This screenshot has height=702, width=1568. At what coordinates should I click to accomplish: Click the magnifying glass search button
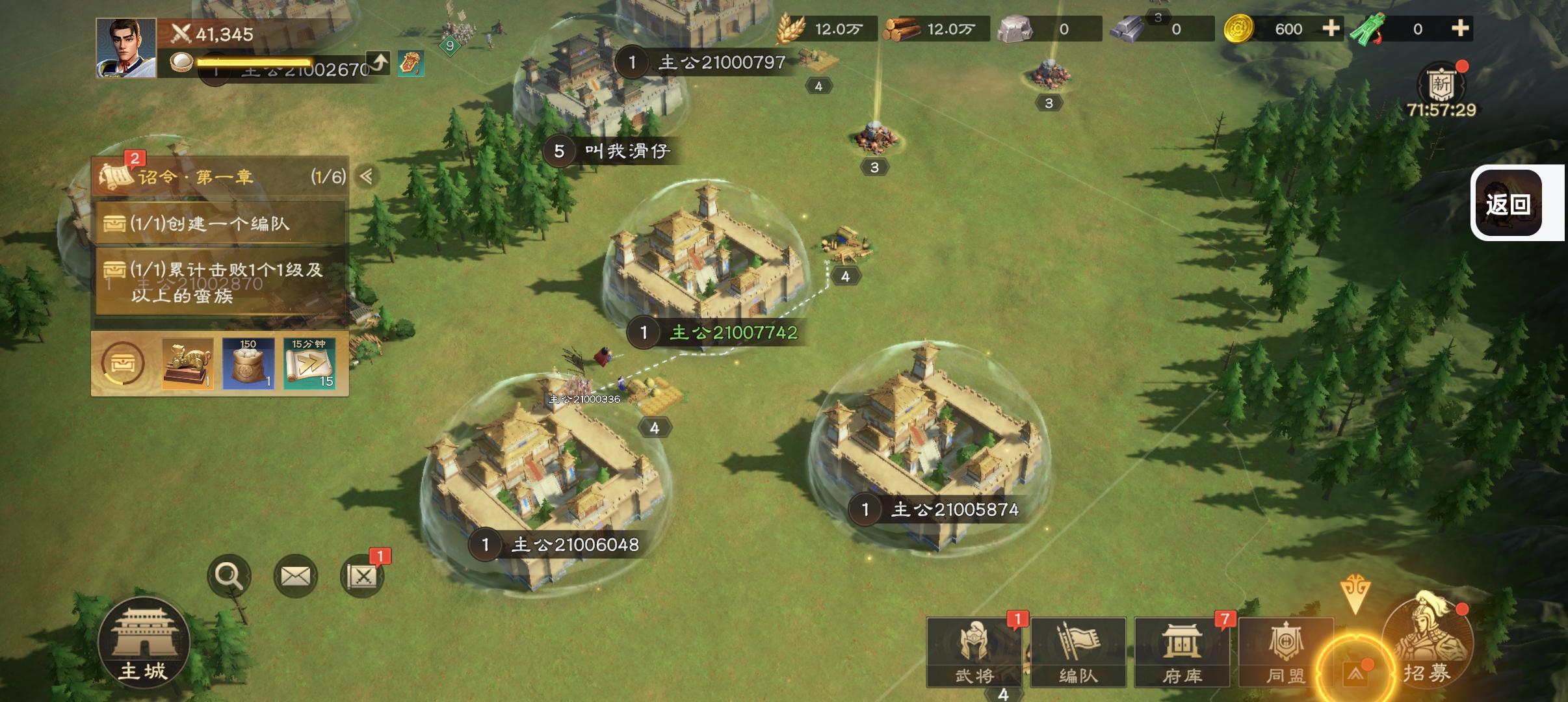click(229, 576)
